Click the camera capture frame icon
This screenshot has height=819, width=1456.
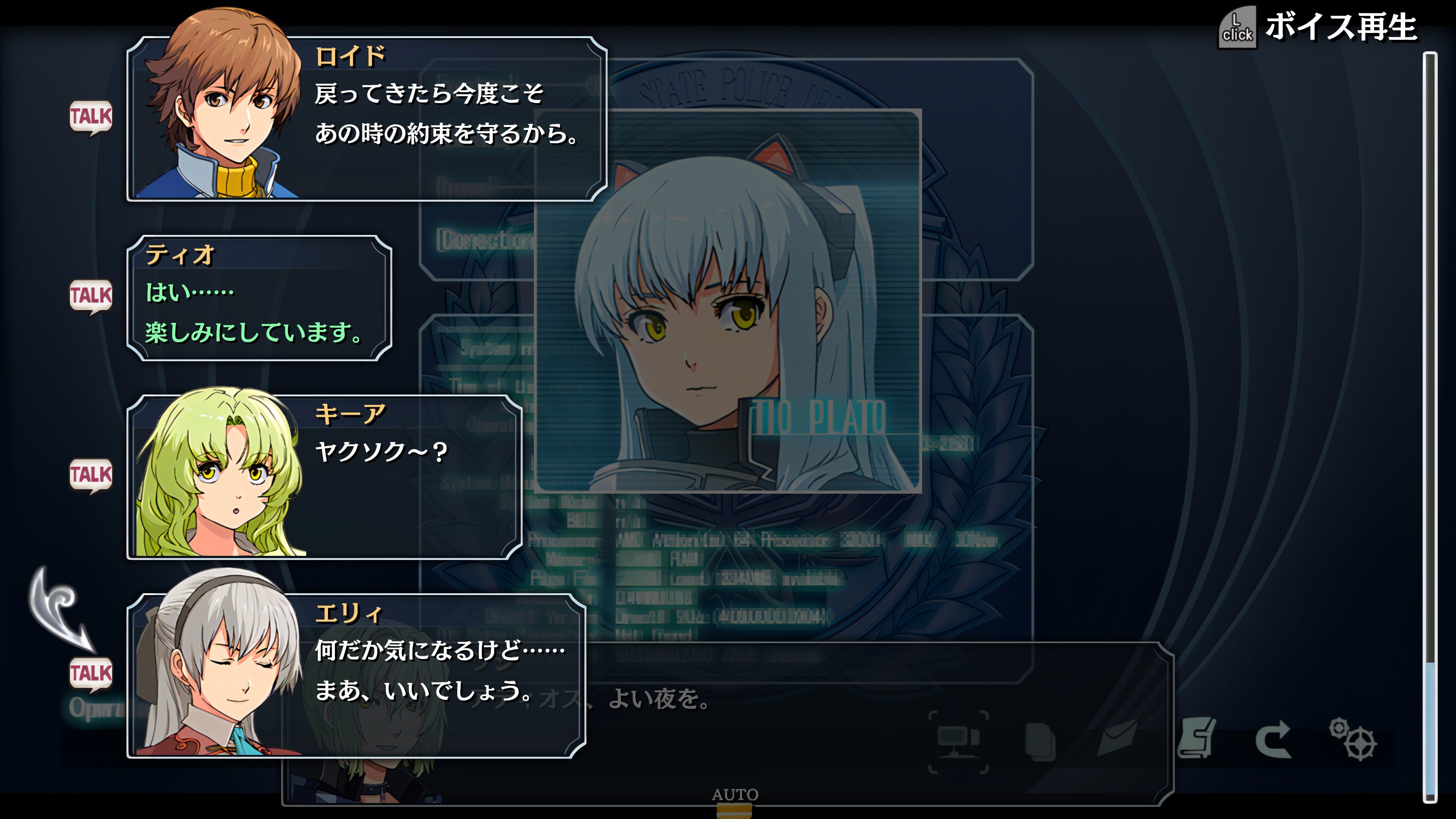click(x=958, y=741)
